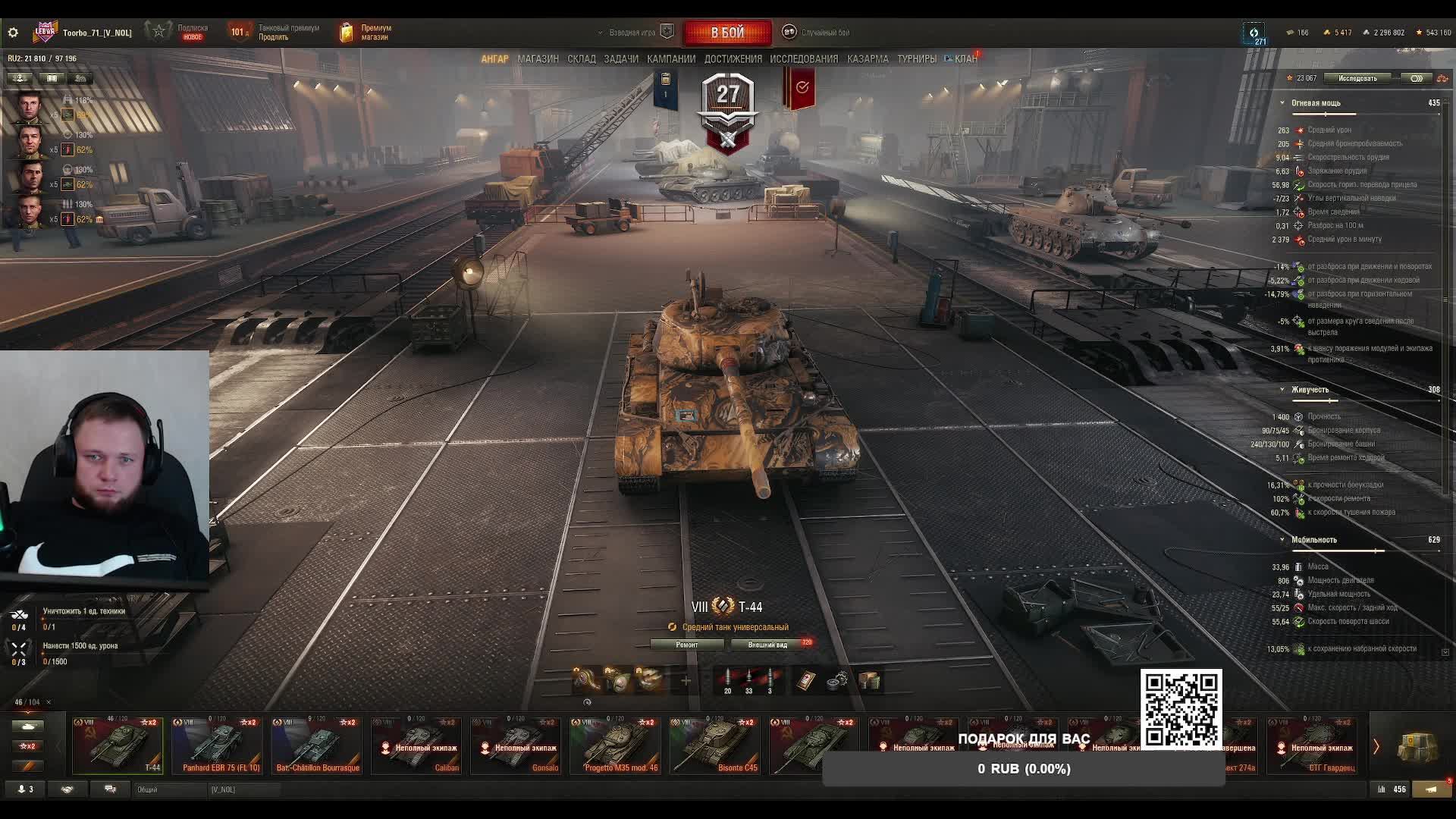
Task: Open the settings gear icon
Action: click(x=13, y=33)
